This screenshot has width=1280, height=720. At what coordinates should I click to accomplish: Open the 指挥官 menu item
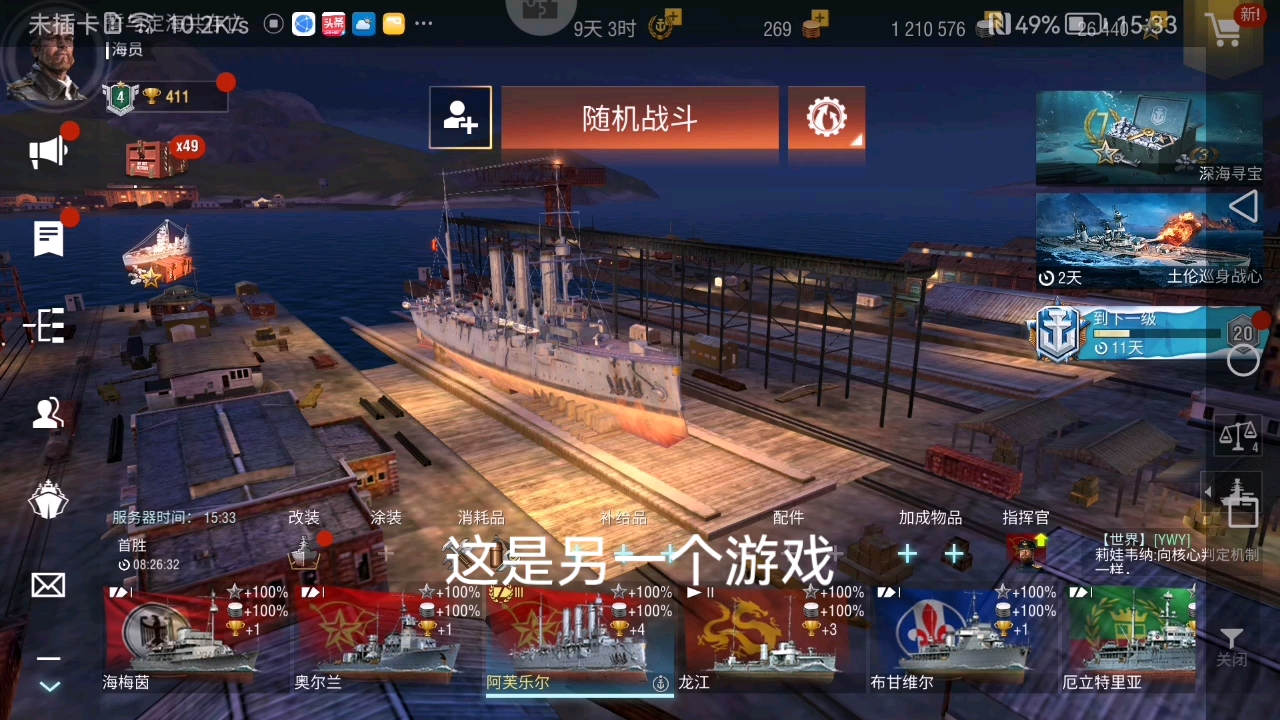(1026, 518)
